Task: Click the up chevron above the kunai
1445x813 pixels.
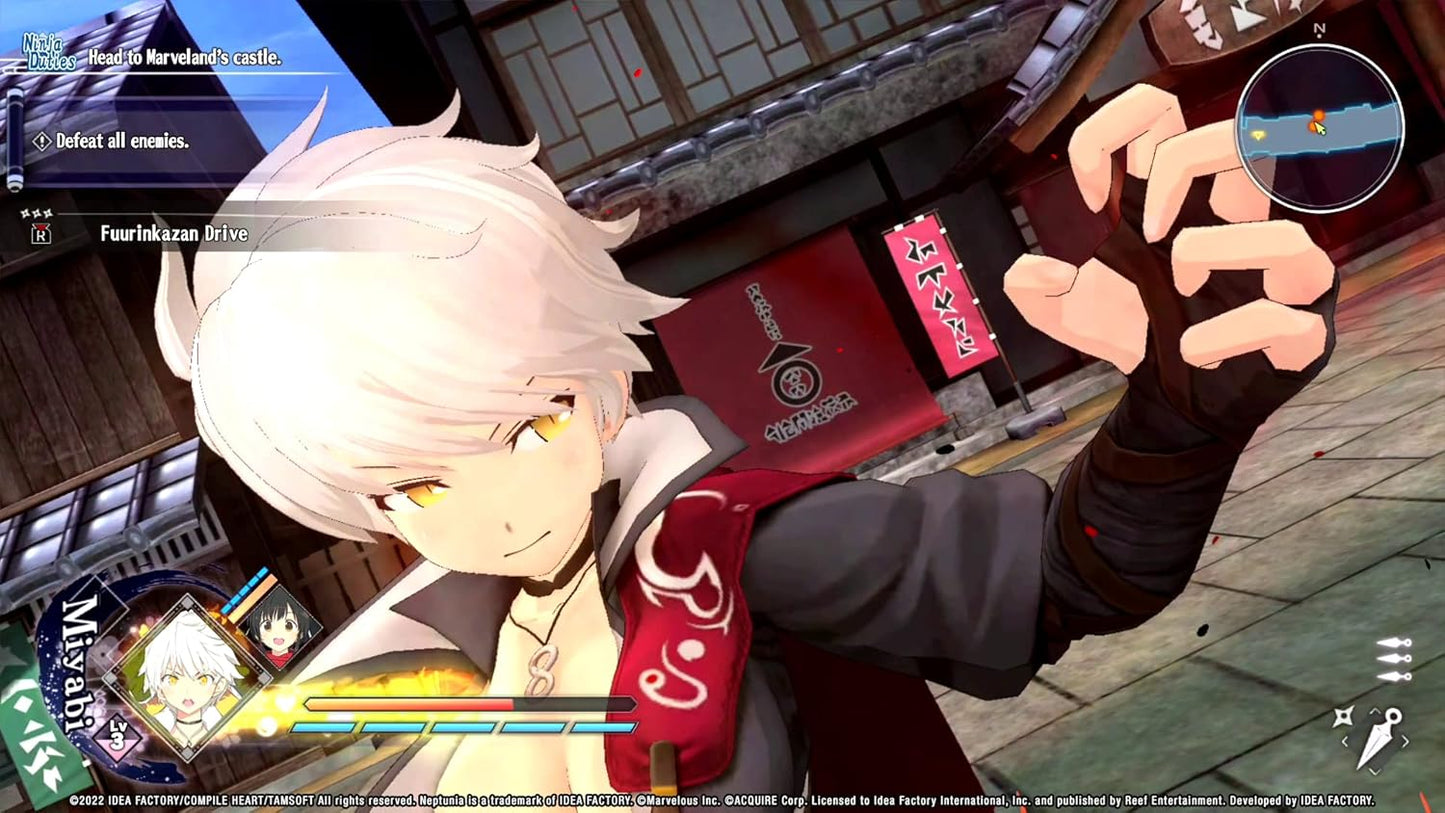Action: click(1376, 711)
